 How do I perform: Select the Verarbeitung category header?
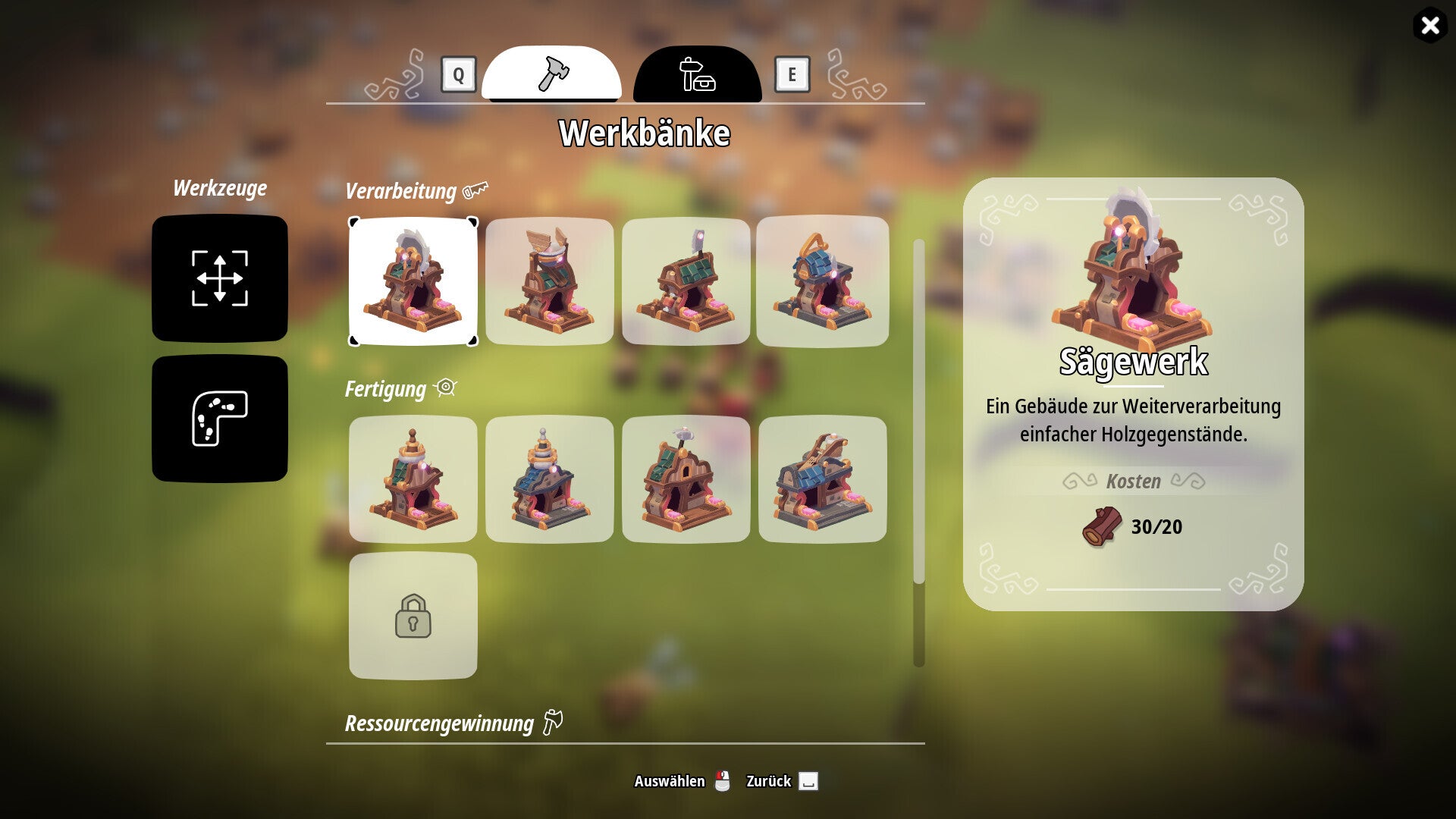point(401,191)
